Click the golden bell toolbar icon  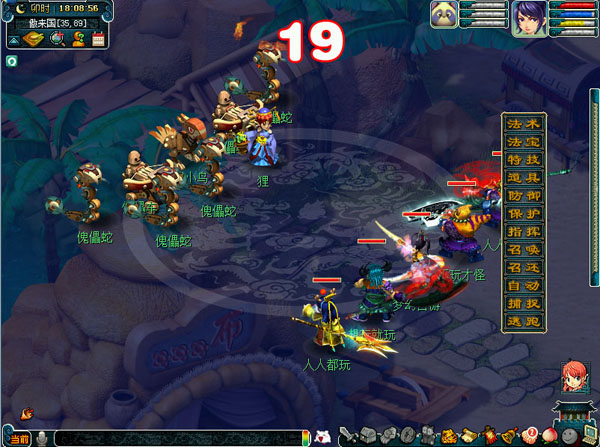[509, 437]
